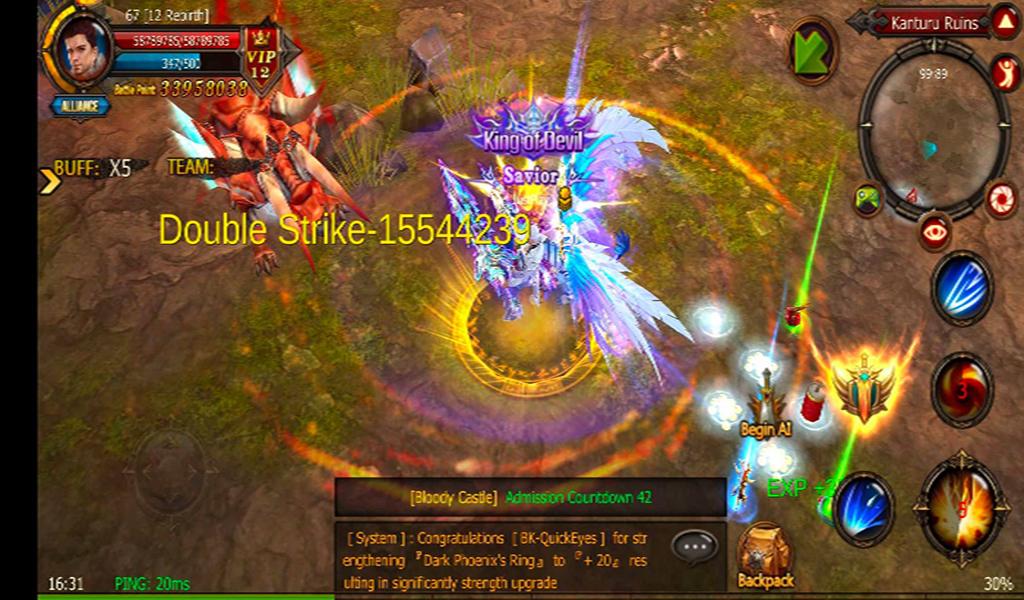Image resolution: width=1024 pixels, height=600 pixels.
Task: Expand the BUFF side arrow
Action: click(48, 180)
